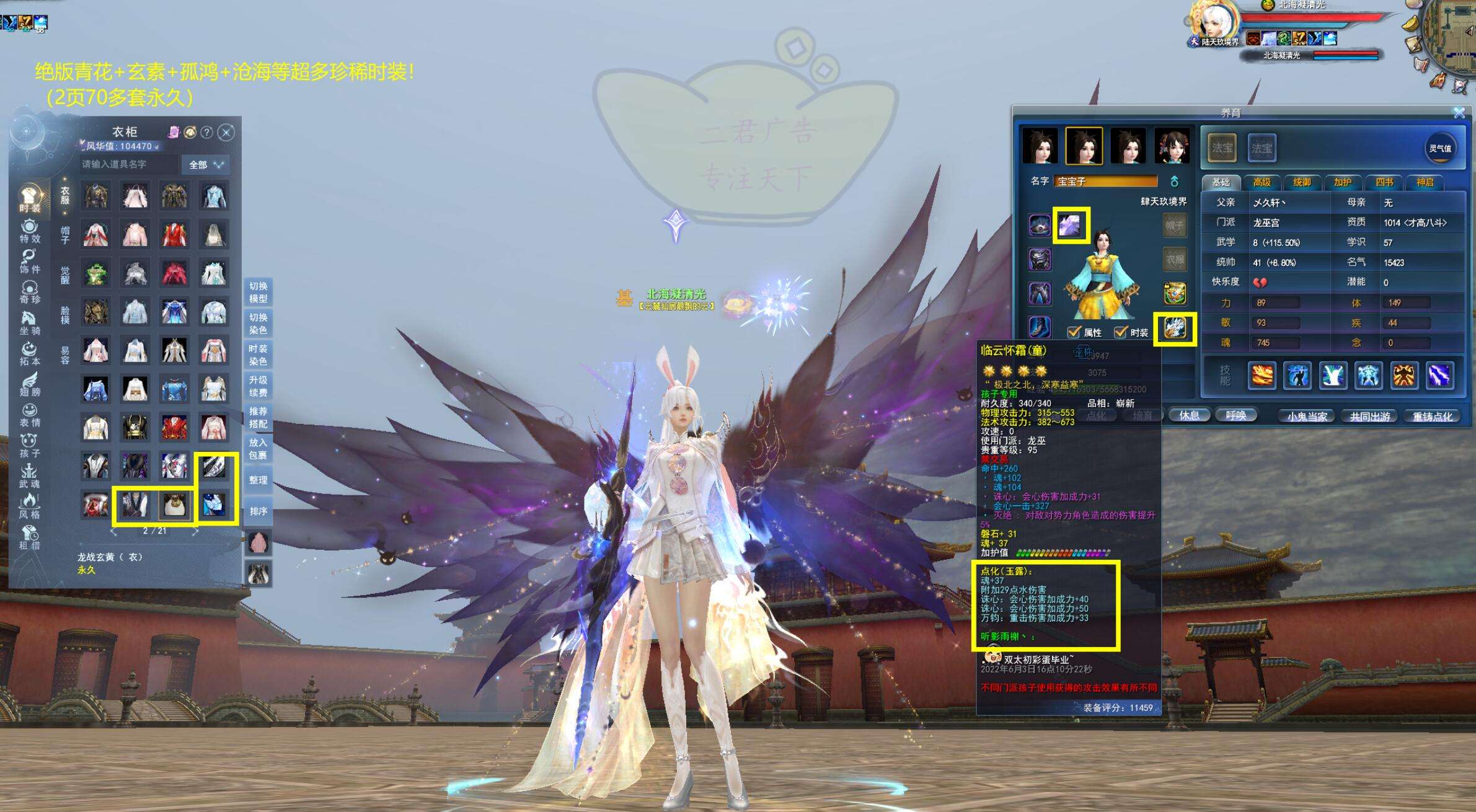
Task: Select the 特效 sidebar category
Action: point(30,231)
